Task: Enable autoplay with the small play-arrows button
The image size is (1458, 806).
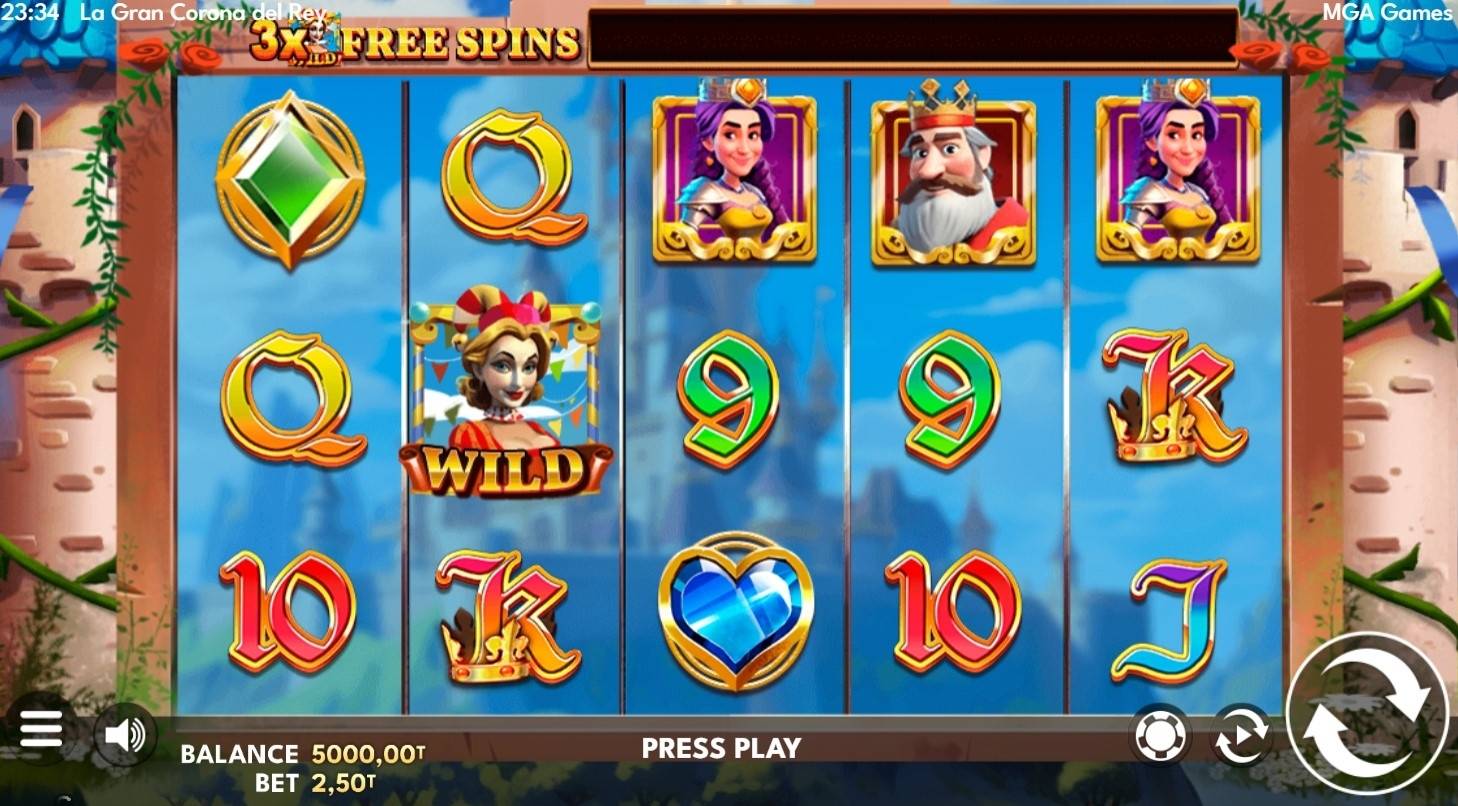Action: [1241, 736]
